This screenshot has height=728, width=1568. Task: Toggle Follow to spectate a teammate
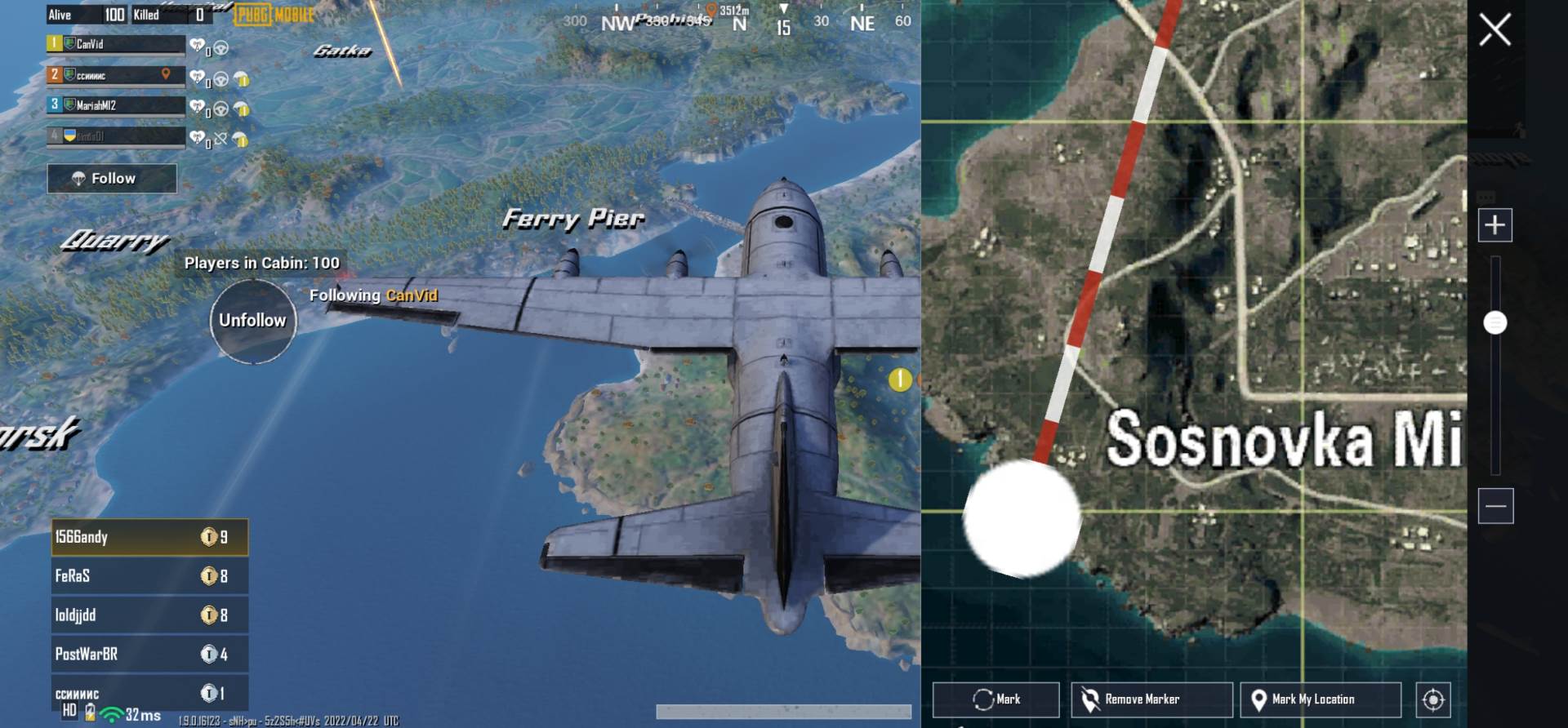click(x=112, y=178)
